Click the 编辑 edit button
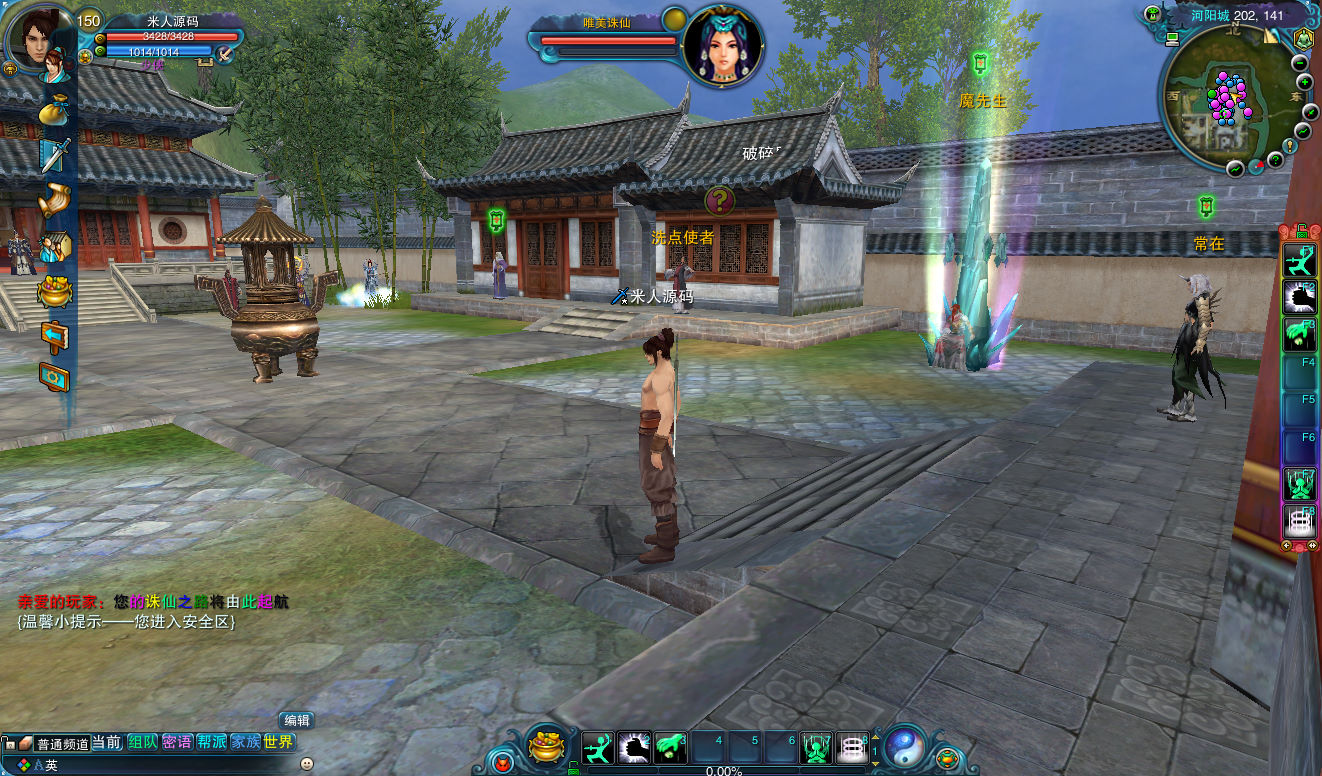Image resolution: width=1322 pixels, height=776 pixels. (297, 720)
